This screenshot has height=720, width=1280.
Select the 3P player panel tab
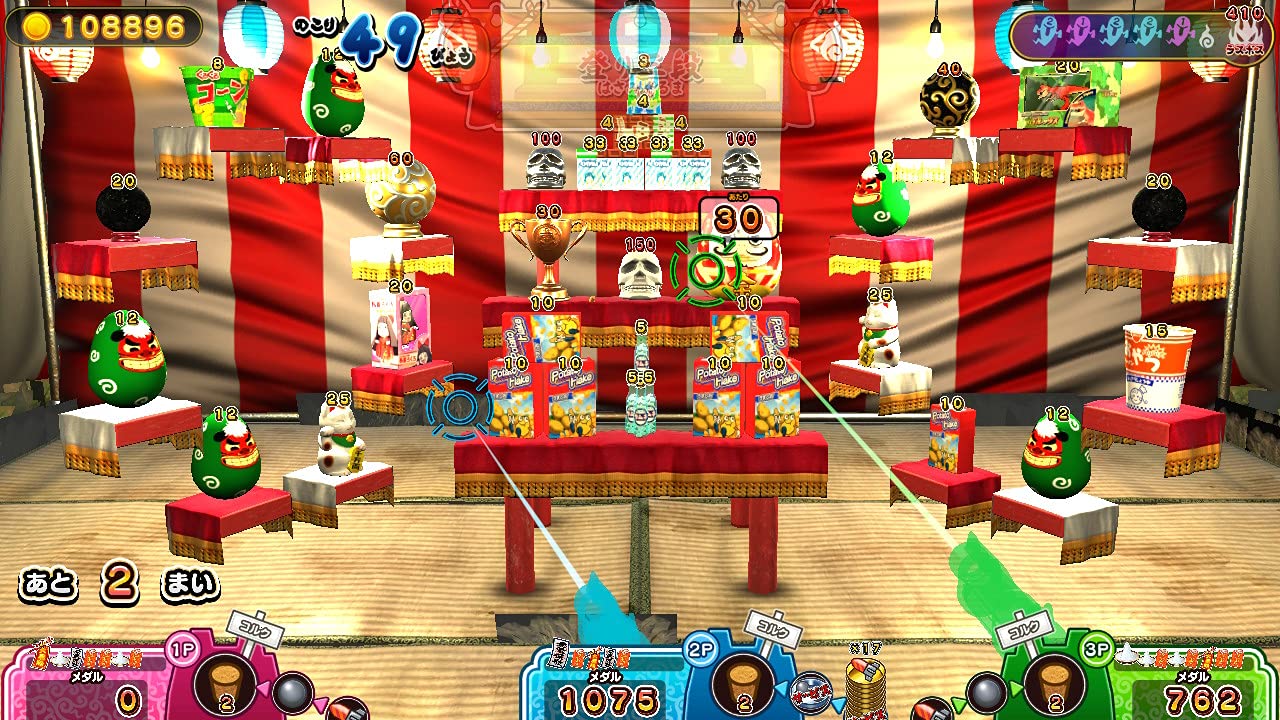tap(1095, 650)
